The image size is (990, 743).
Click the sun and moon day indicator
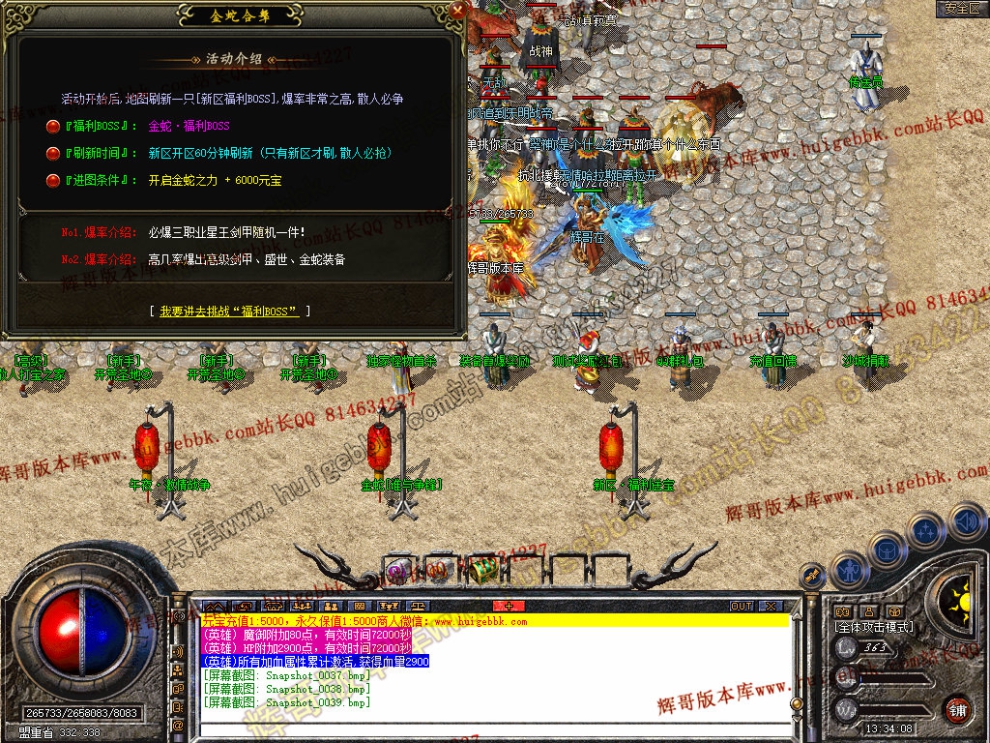pos(960,601)
